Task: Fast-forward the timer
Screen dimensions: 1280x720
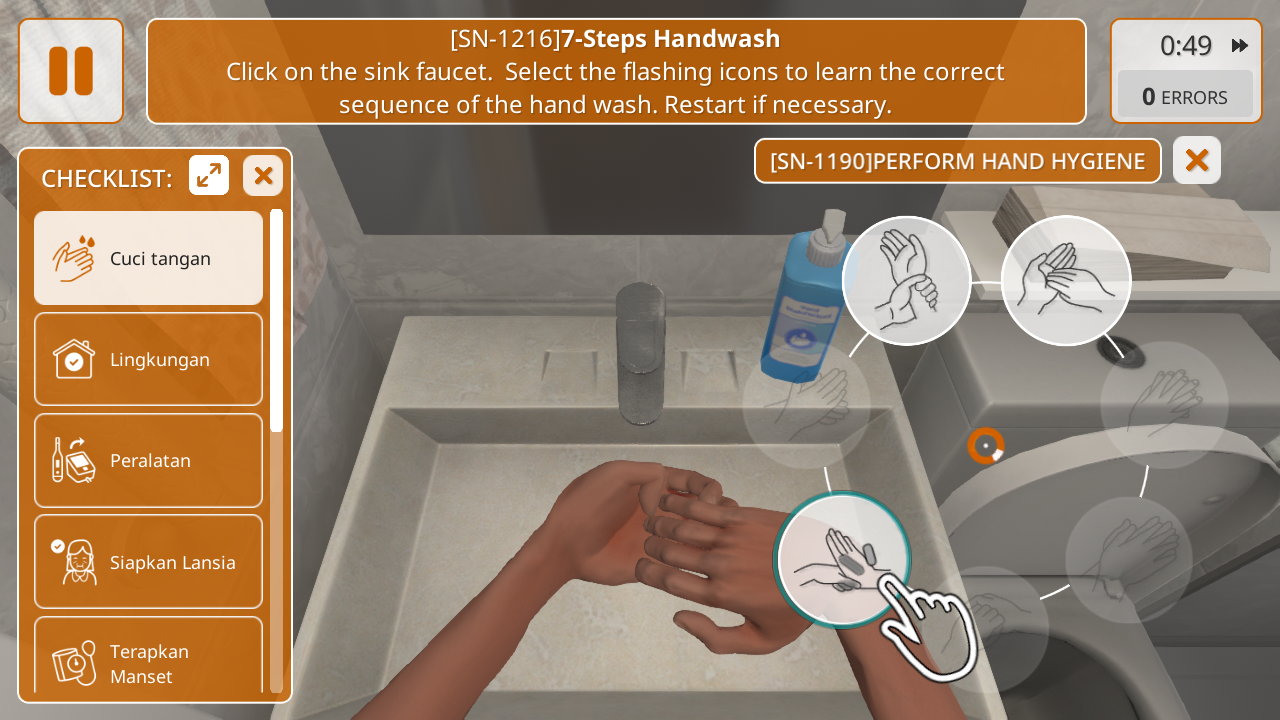Action: pyautogui.click(x=1240, y=45)
